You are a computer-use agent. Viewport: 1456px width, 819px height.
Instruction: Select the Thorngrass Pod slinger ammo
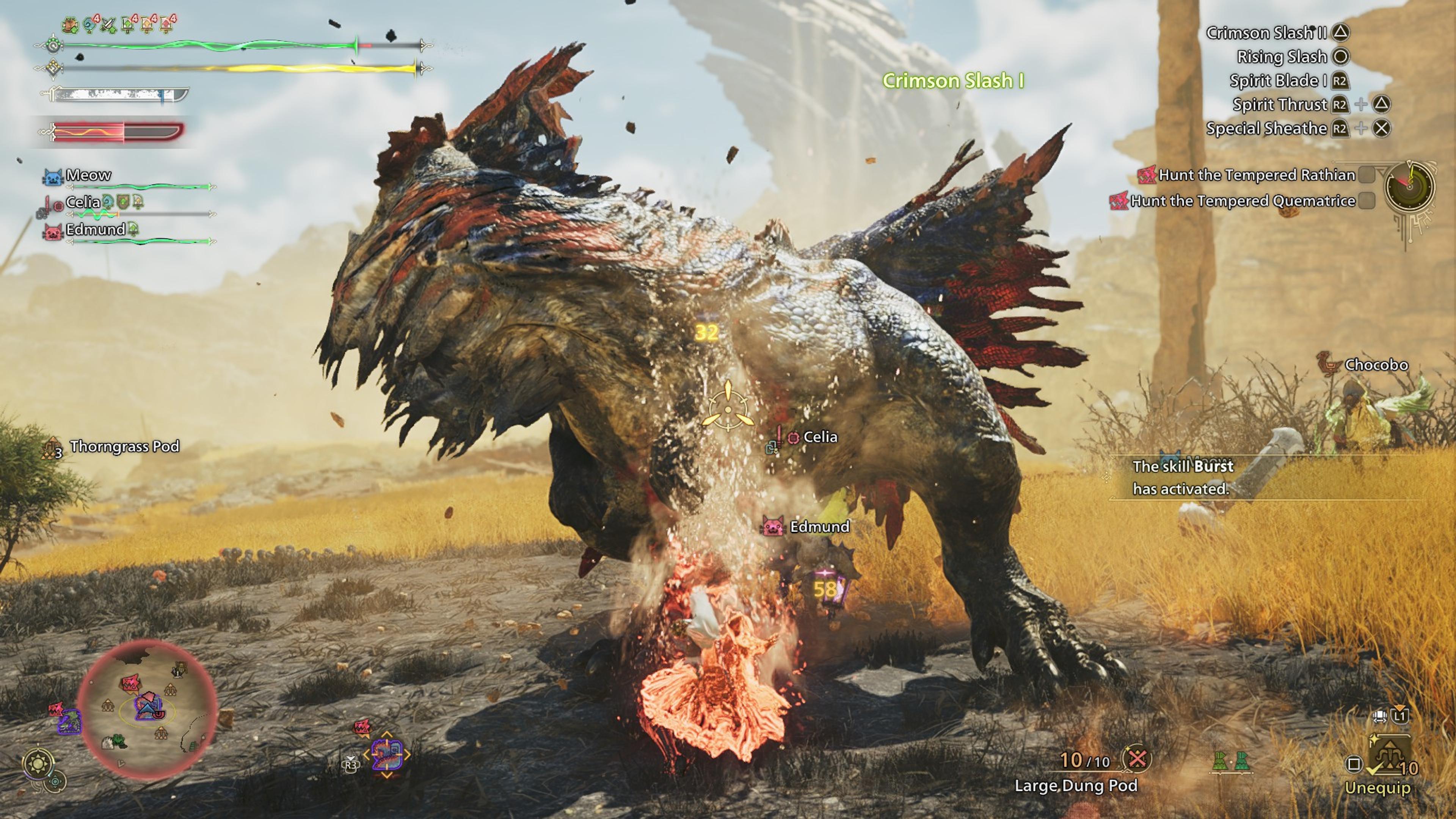[x=124, y=447]
